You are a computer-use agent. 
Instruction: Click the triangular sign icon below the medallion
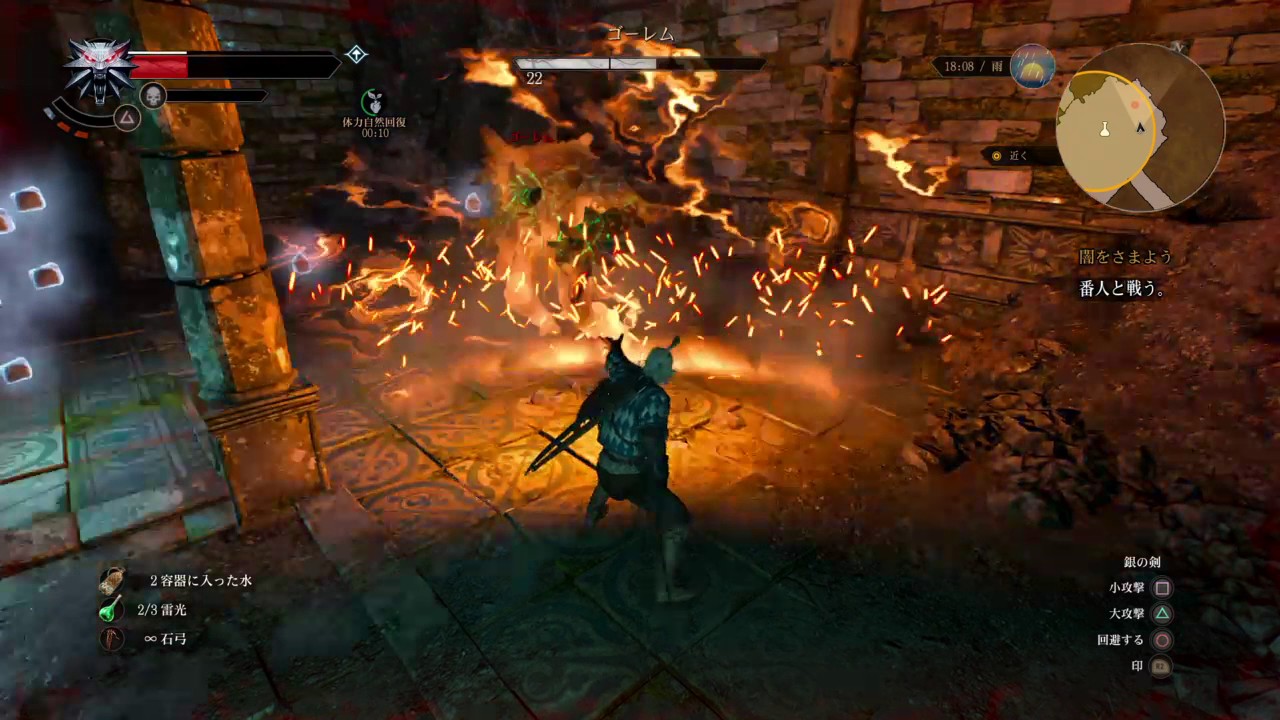coord(126,118)
